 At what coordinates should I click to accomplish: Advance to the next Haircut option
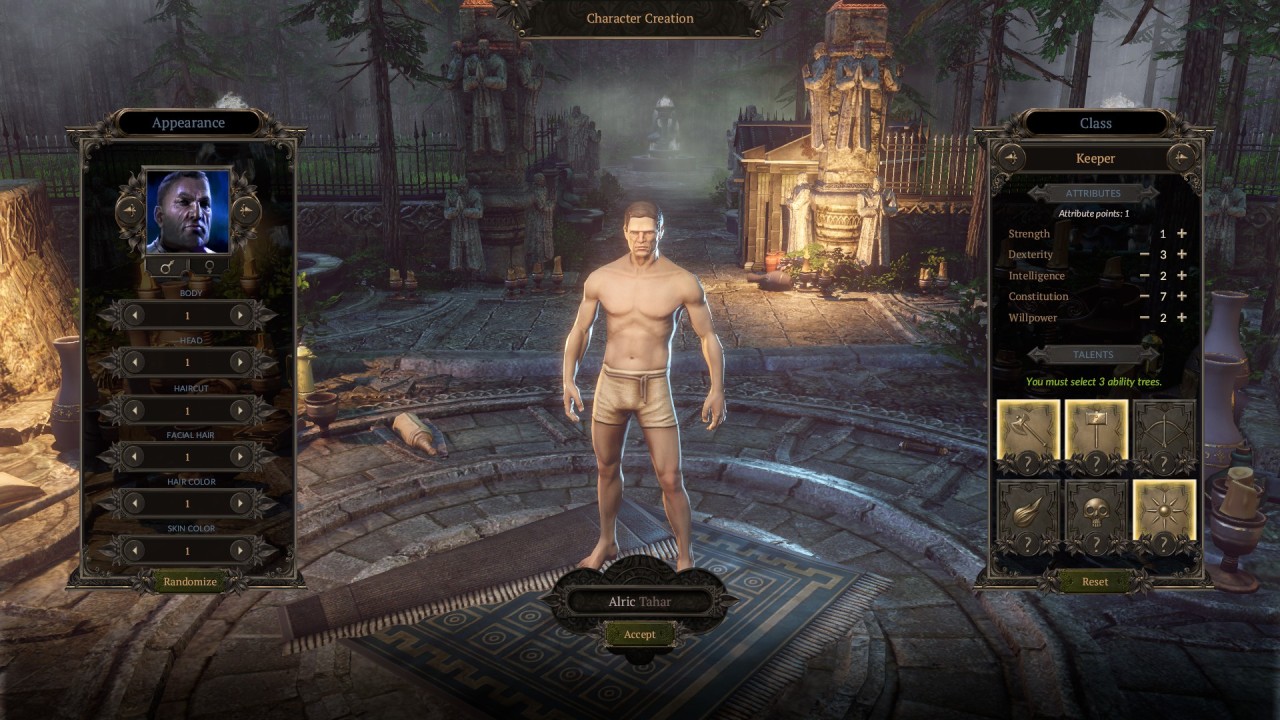point(240,410)
